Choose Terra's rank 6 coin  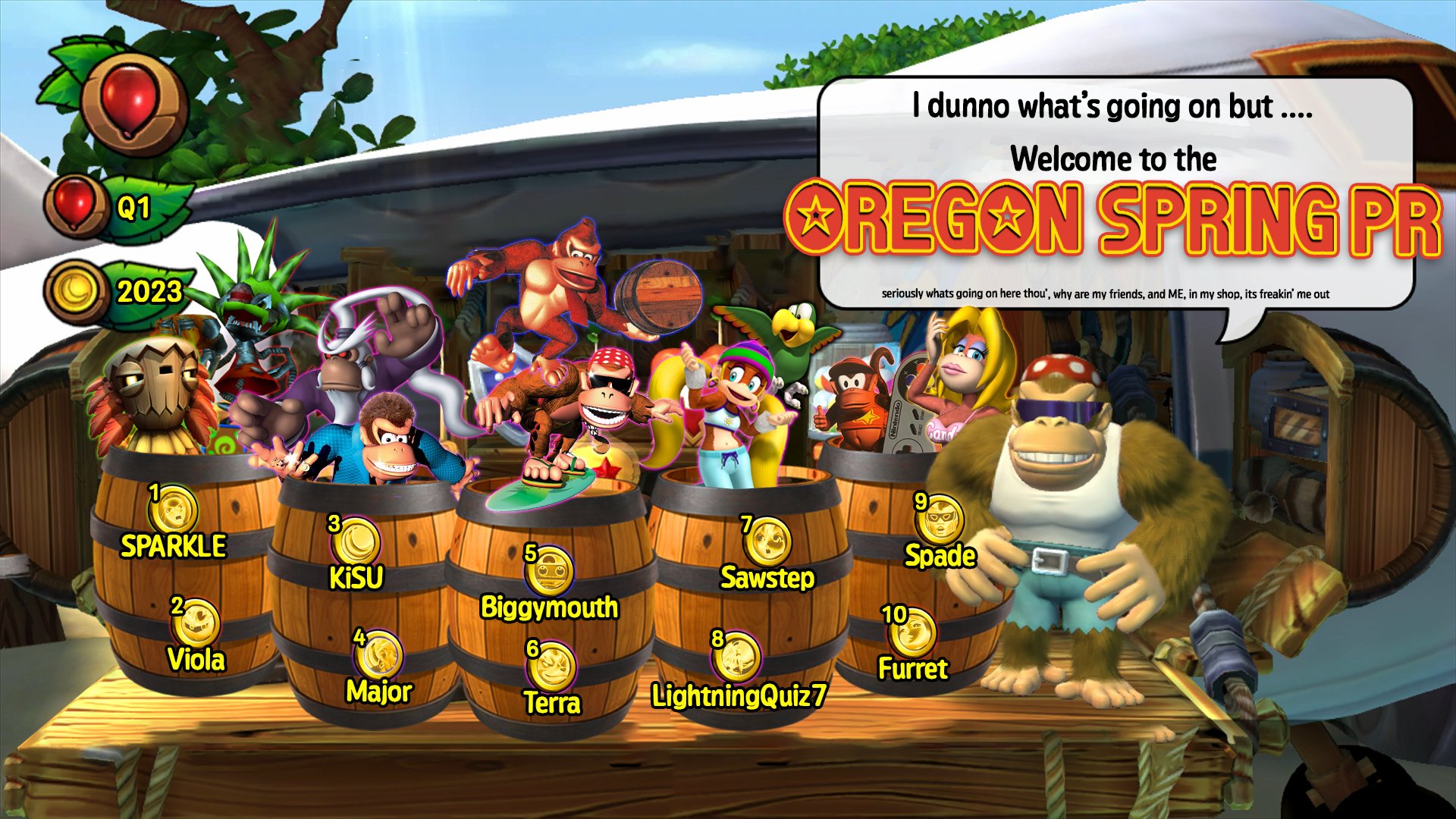[x=551, y=667]
